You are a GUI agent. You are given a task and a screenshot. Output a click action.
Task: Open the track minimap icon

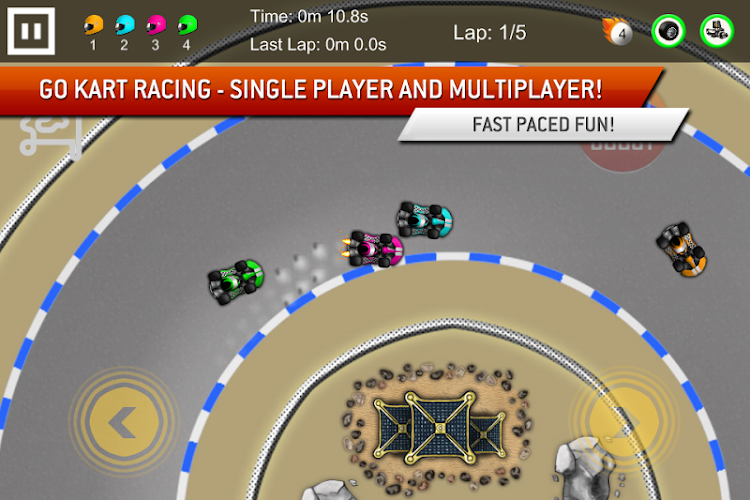pos(50,135)
